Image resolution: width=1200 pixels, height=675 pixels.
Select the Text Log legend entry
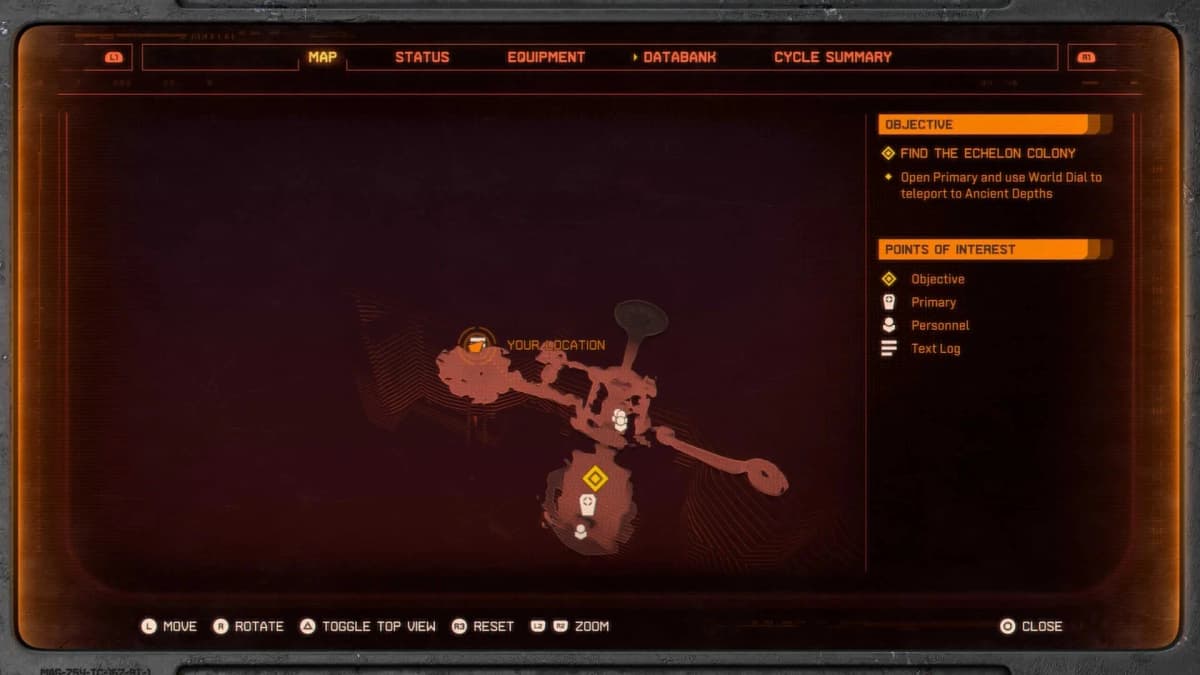click(x=935, y=348)
